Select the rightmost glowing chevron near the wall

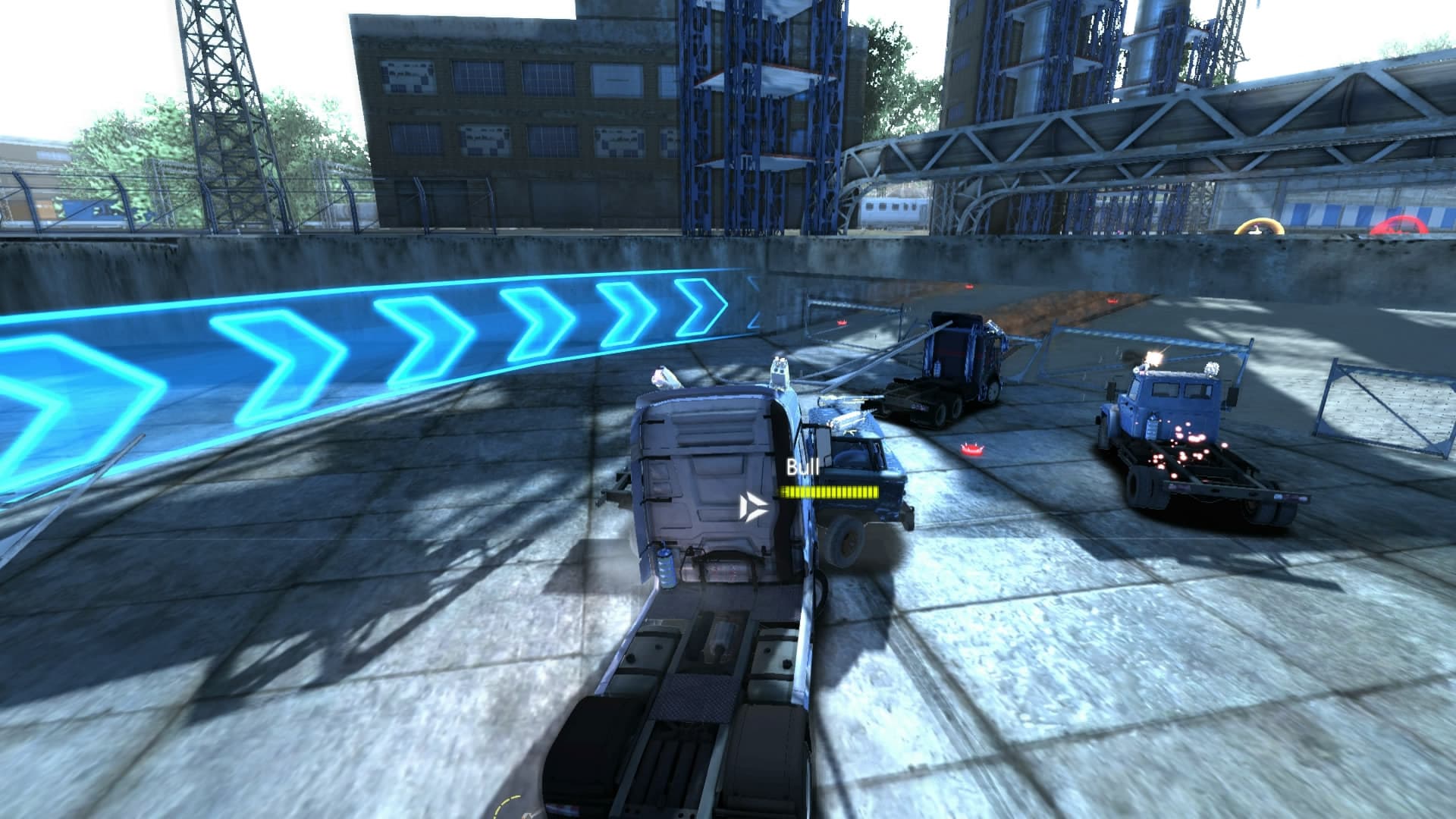(696, 306)
